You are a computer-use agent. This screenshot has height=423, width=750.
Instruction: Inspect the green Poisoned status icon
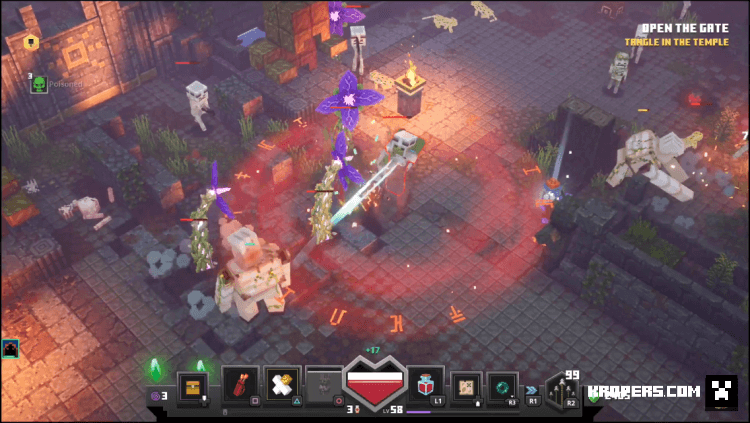pos(38,84)
